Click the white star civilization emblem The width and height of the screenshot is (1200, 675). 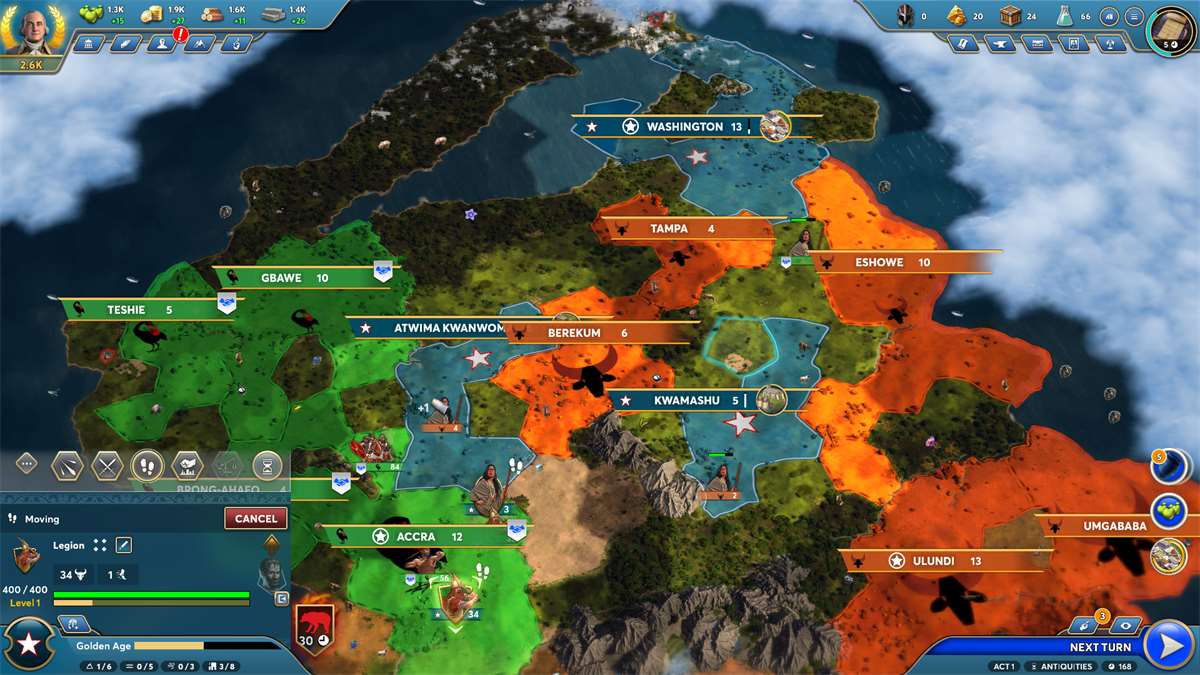pos(30,645)
